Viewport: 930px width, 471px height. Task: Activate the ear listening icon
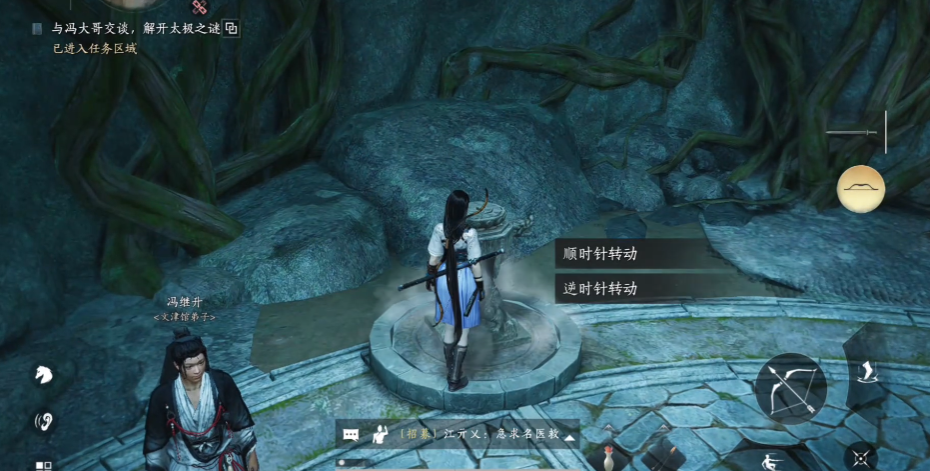(x=44, y=420)
